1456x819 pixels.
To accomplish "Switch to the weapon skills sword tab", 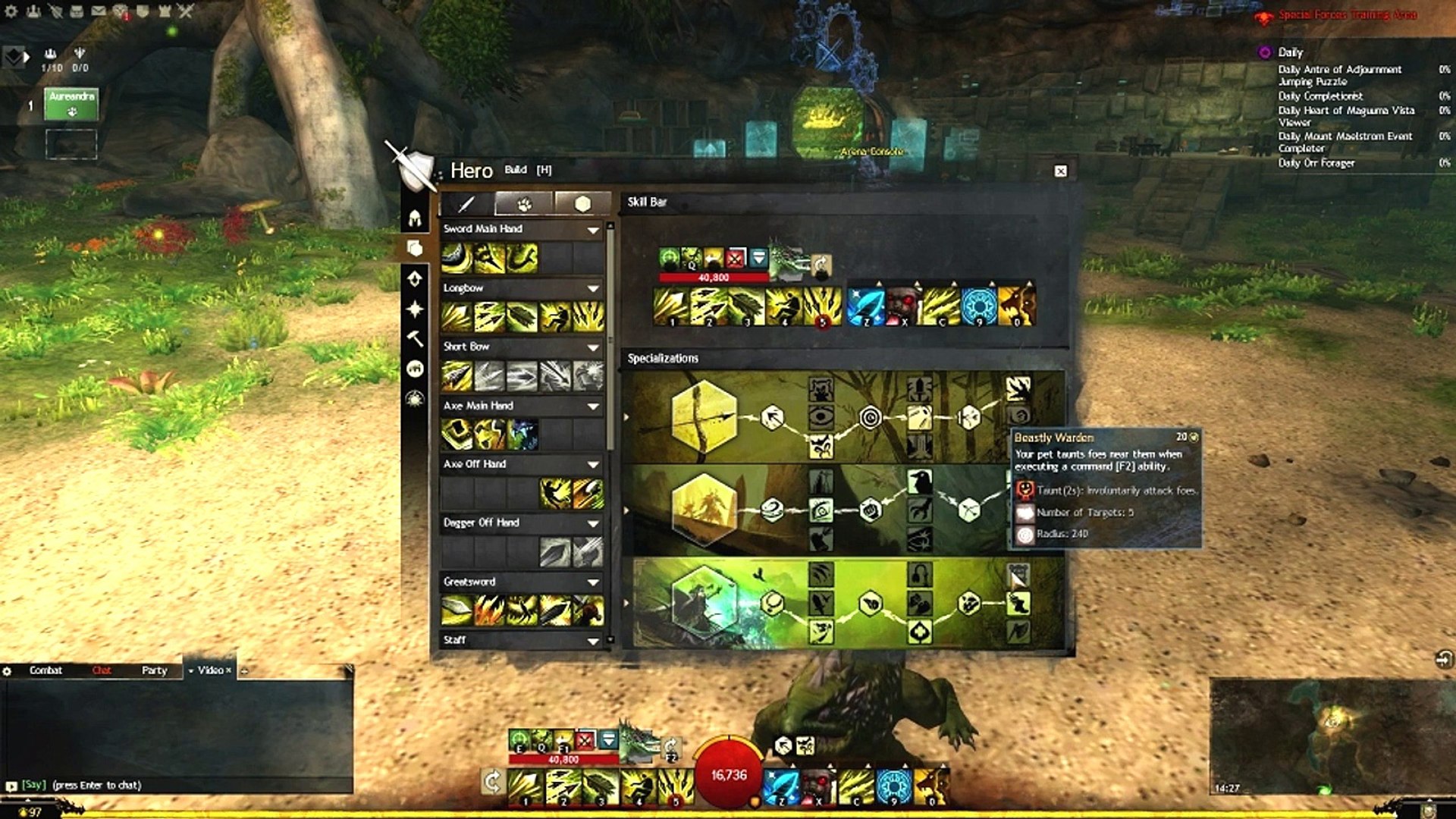I will point(466,203).
